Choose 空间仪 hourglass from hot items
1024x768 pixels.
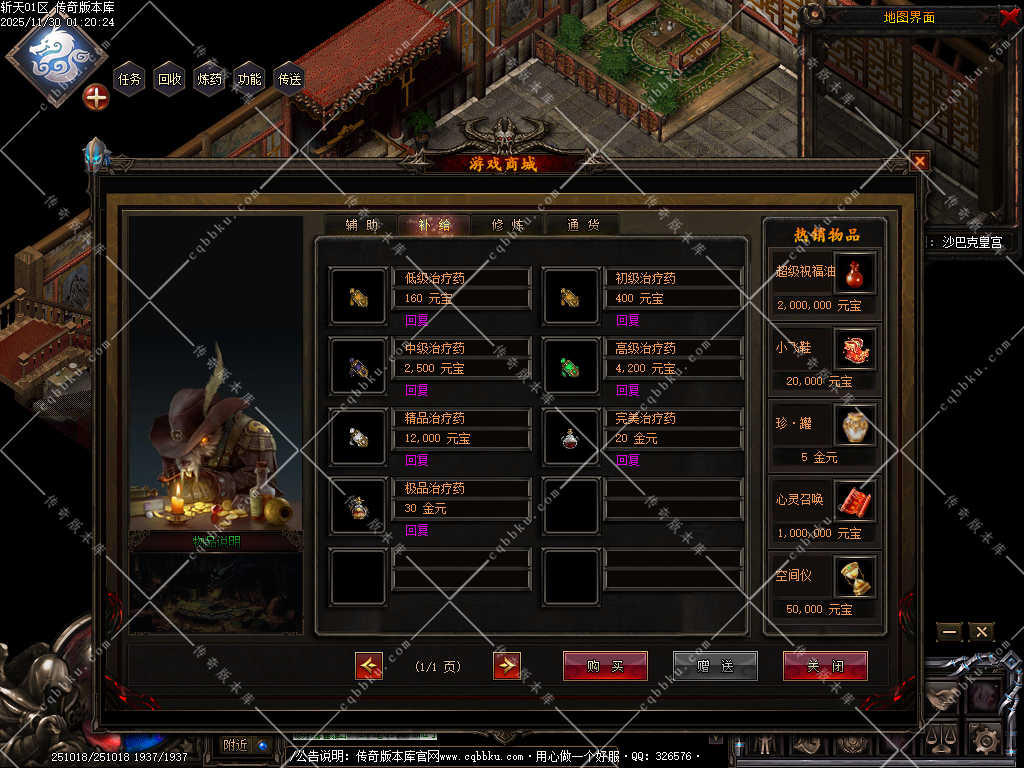coord(854,576)
